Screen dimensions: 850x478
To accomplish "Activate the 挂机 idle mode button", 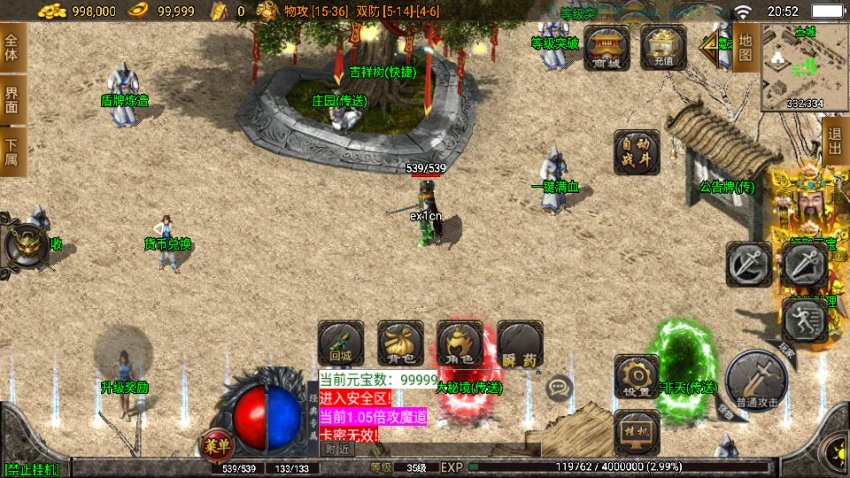I will point(636,431).
